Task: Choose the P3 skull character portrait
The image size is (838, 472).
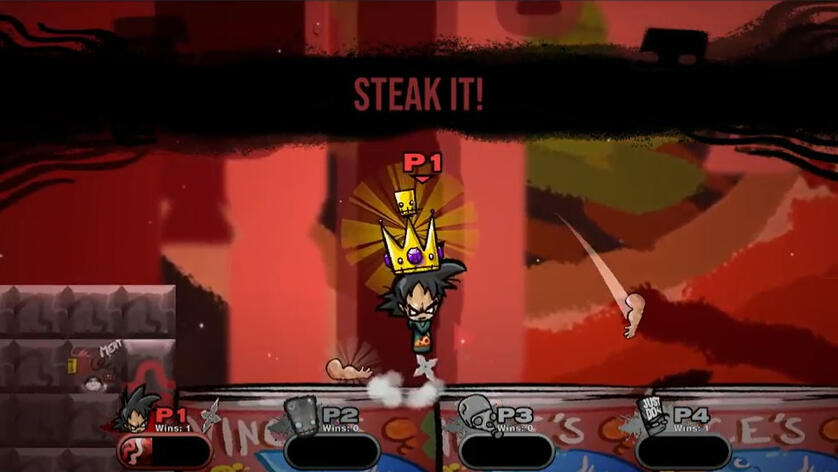Action: [x=476, y=412]
